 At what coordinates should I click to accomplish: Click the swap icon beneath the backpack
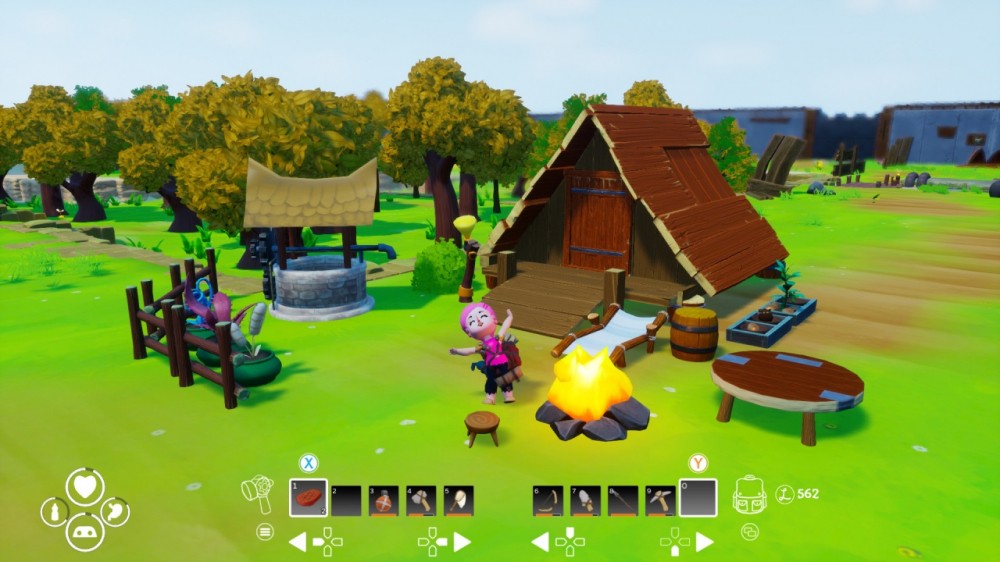click(x=750, y=532)
